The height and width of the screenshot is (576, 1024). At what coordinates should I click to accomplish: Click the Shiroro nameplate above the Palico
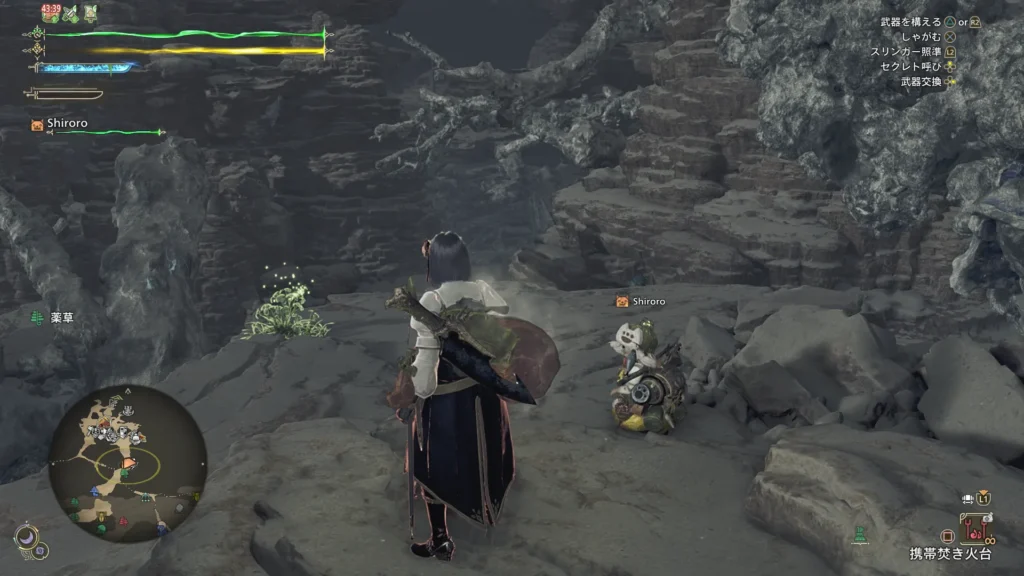point(648,301)
